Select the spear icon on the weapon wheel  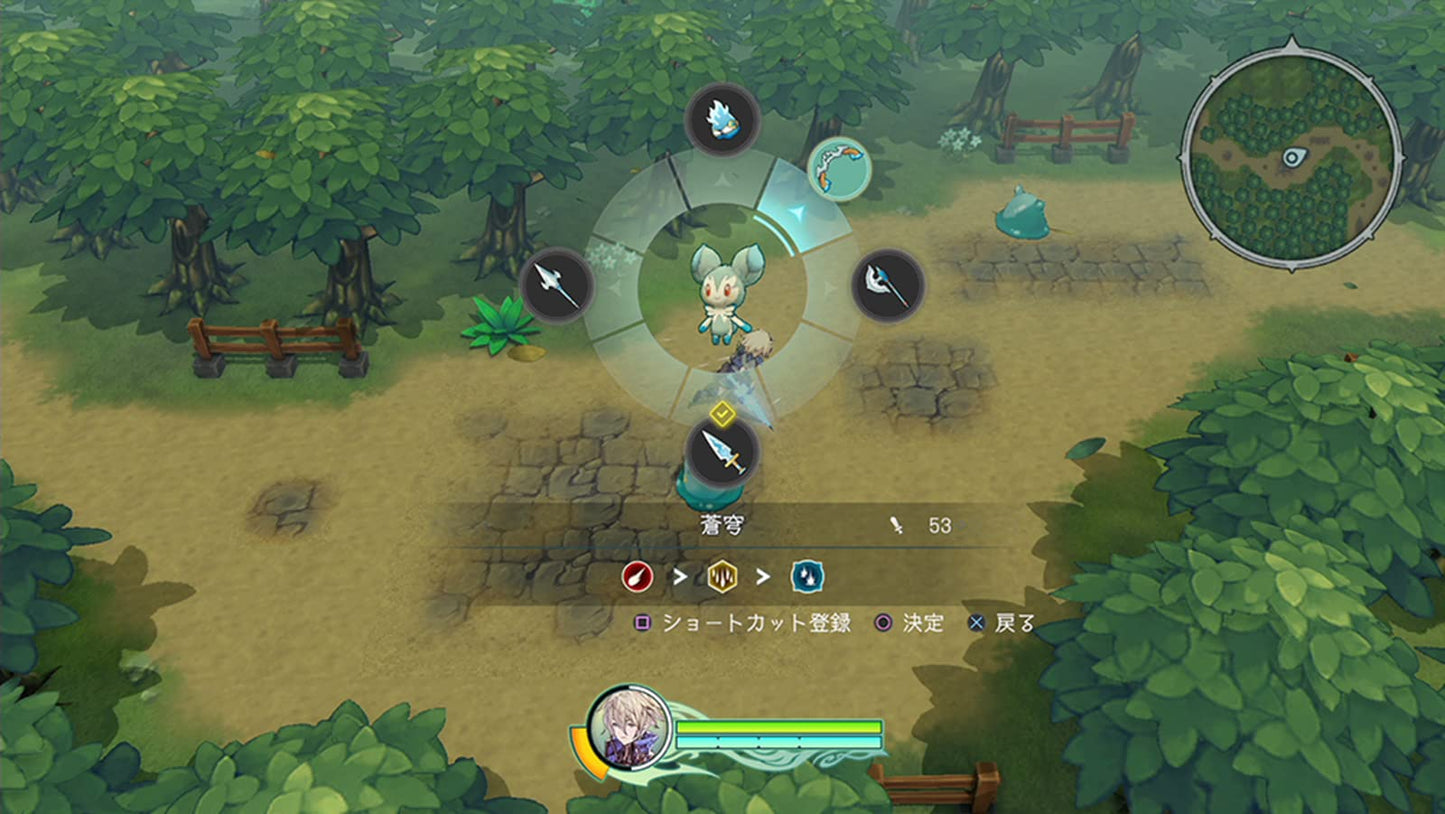click(x=557, y=285)
